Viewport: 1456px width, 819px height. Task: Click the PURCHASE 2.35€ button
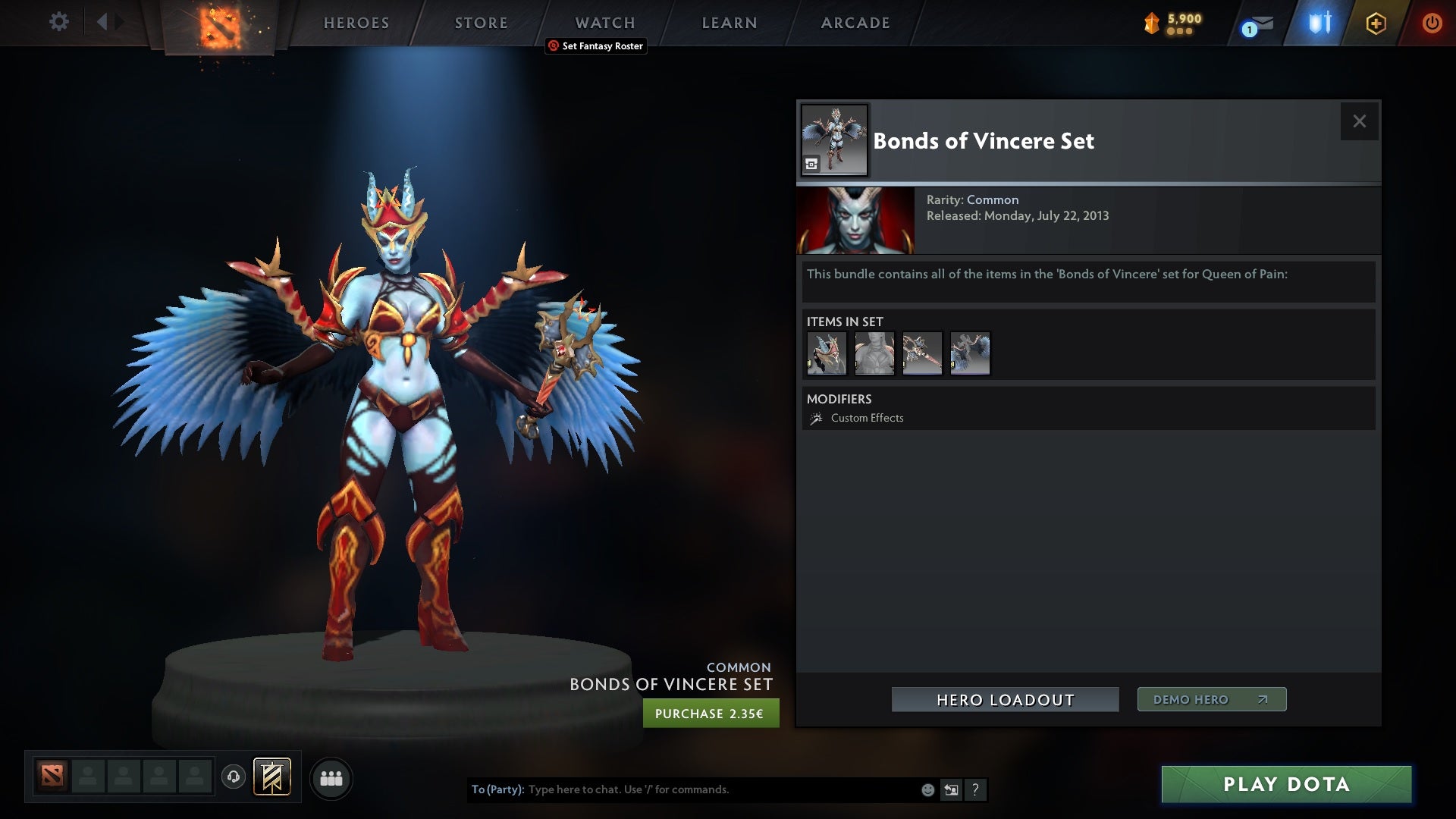tap(711, 713)
